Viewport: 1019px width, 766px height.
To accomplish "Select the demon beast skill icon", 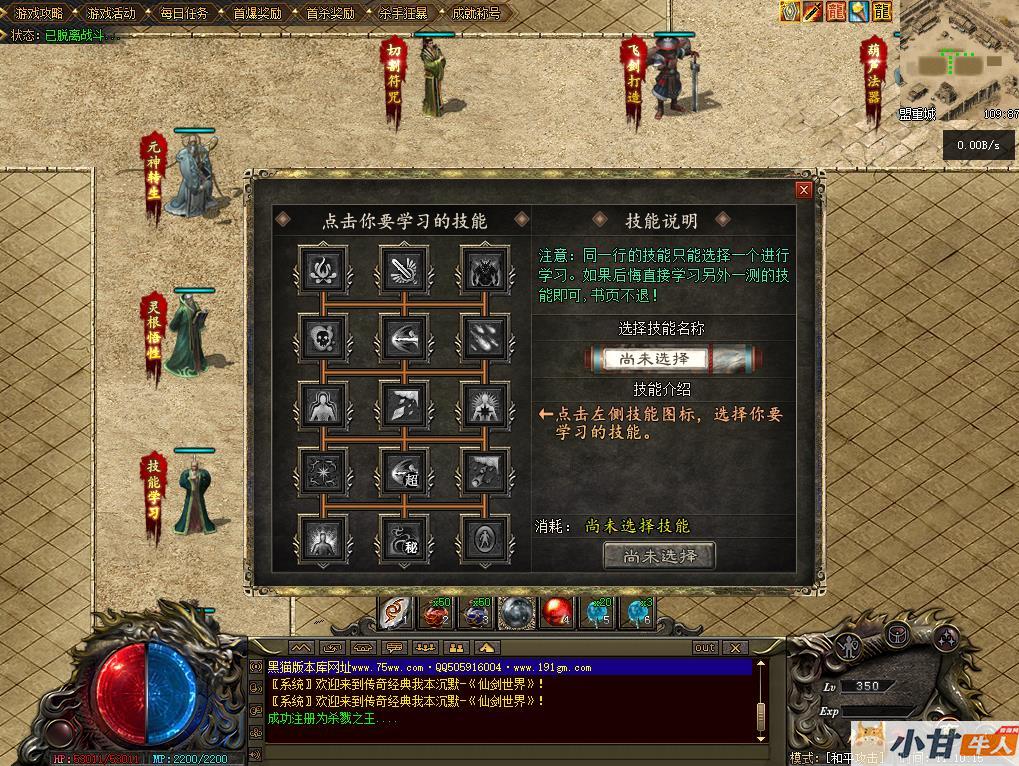I will pyautogui.click(x=485, y=269).
